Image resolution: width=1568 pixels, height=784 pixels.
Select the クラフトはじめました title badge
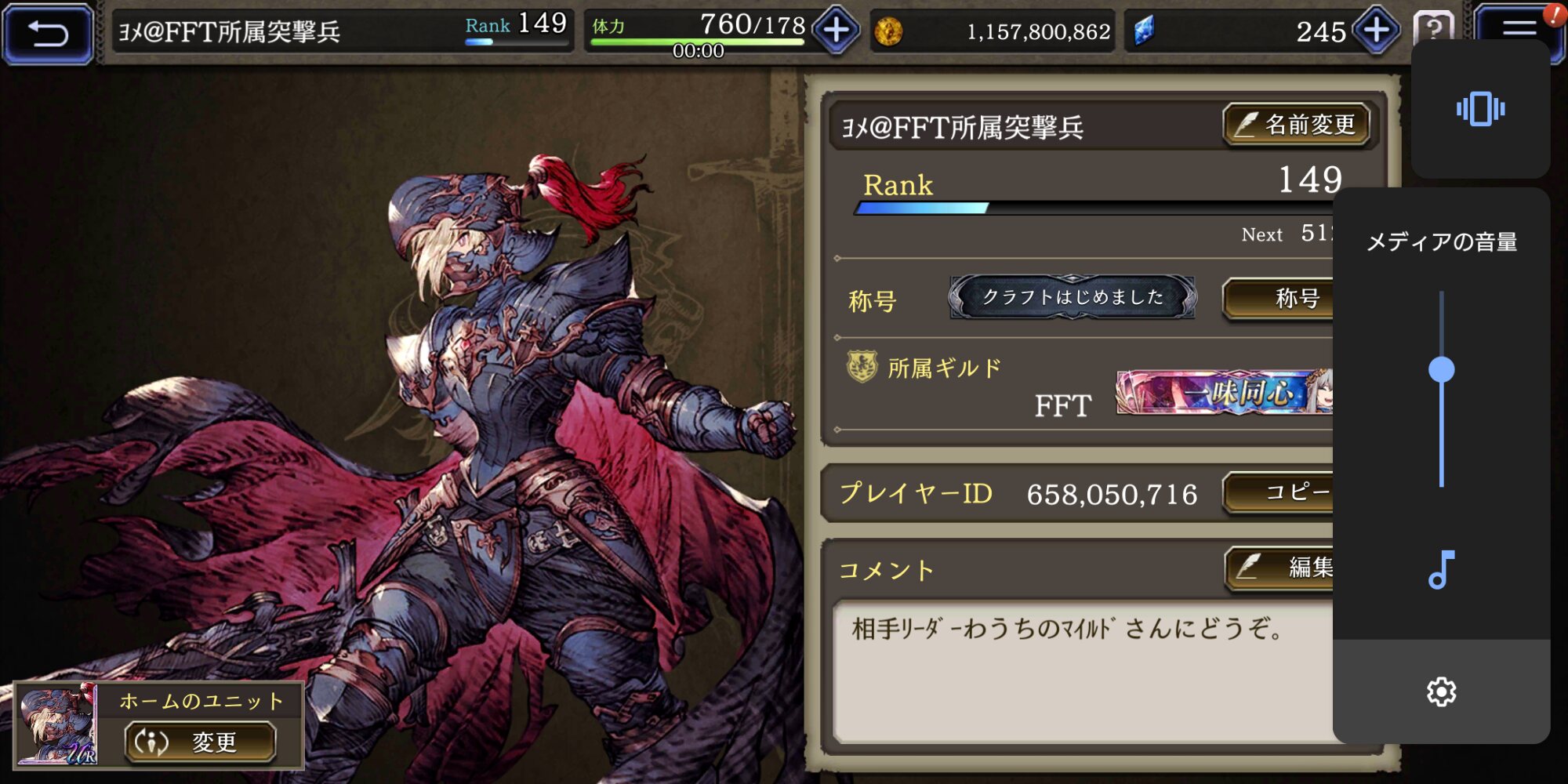click(x=1073, y=297)
